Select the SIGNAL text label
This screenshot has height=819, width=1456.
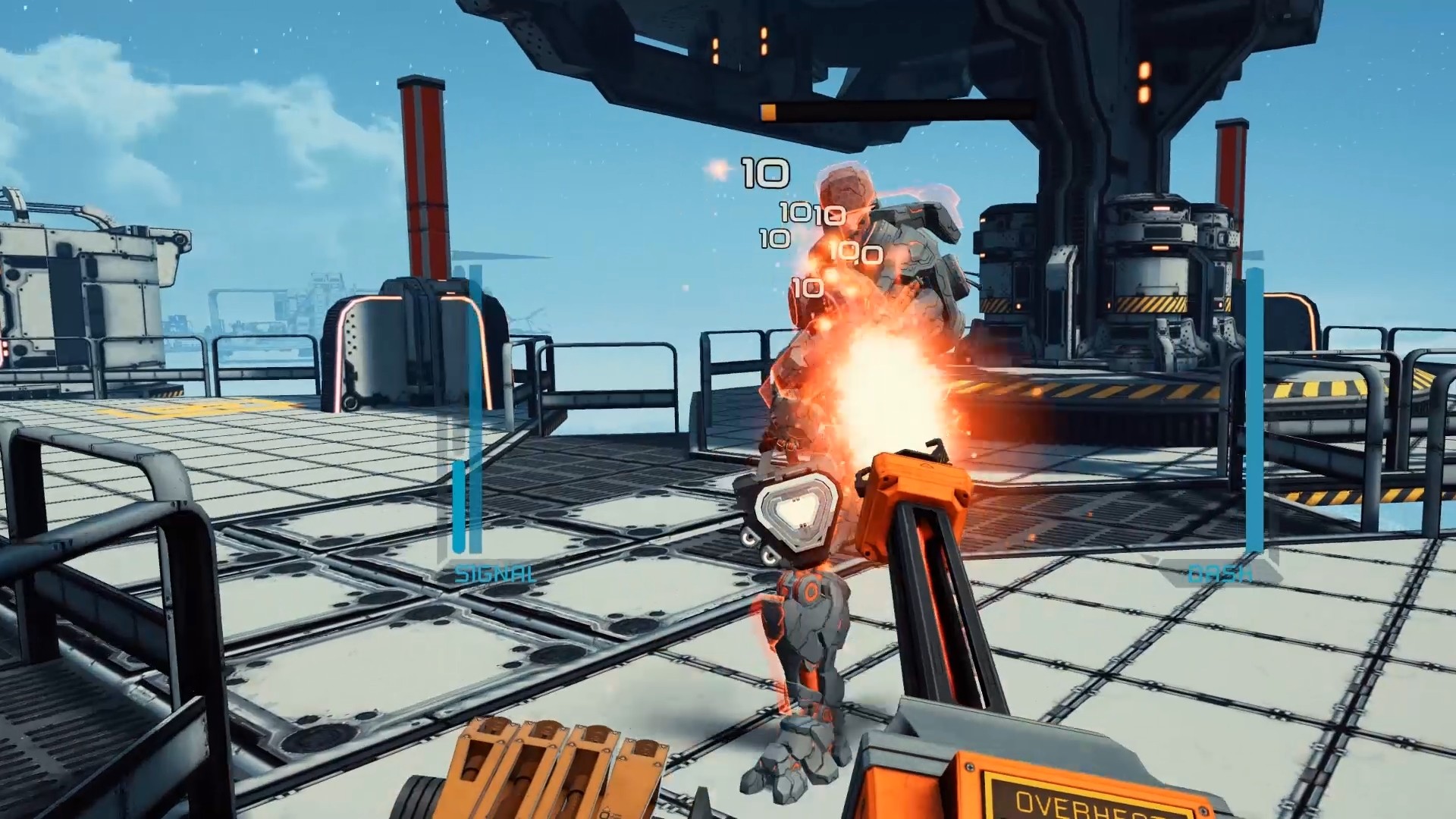click(494, 573)
